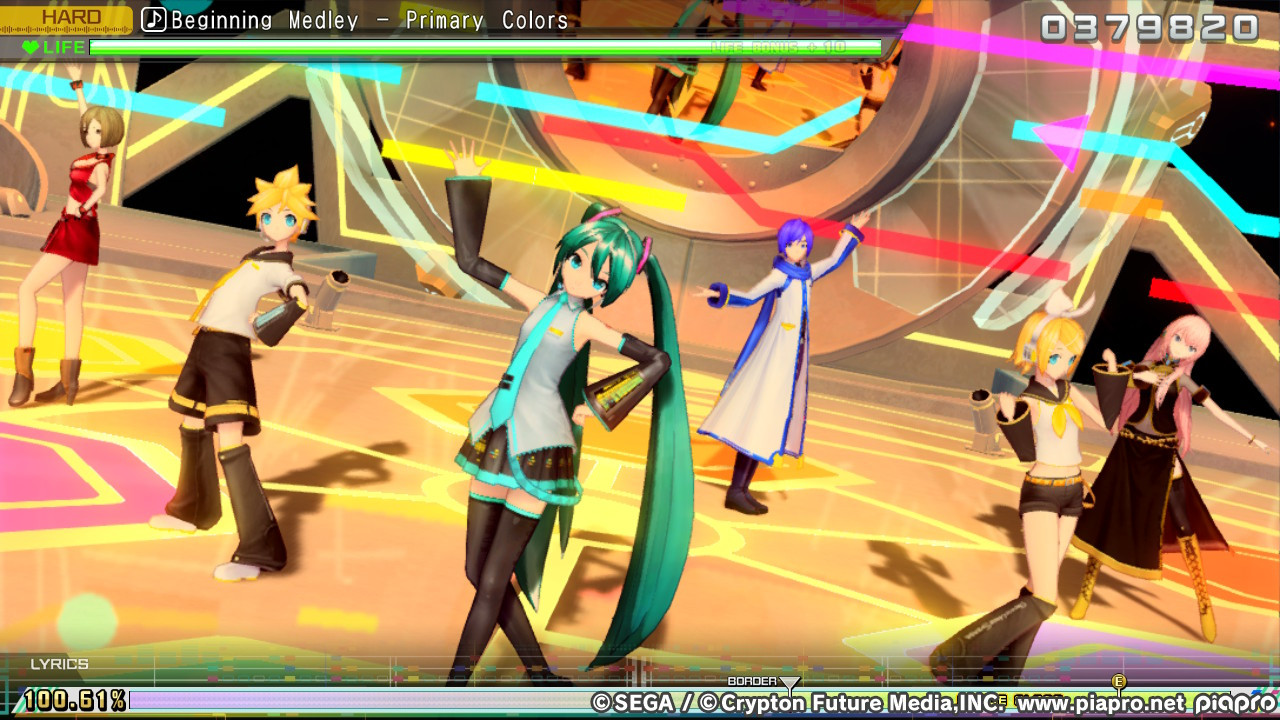Click the green LIFE gauge bar
This screenshot has height=720, width=1280.
tap(400, 47)
